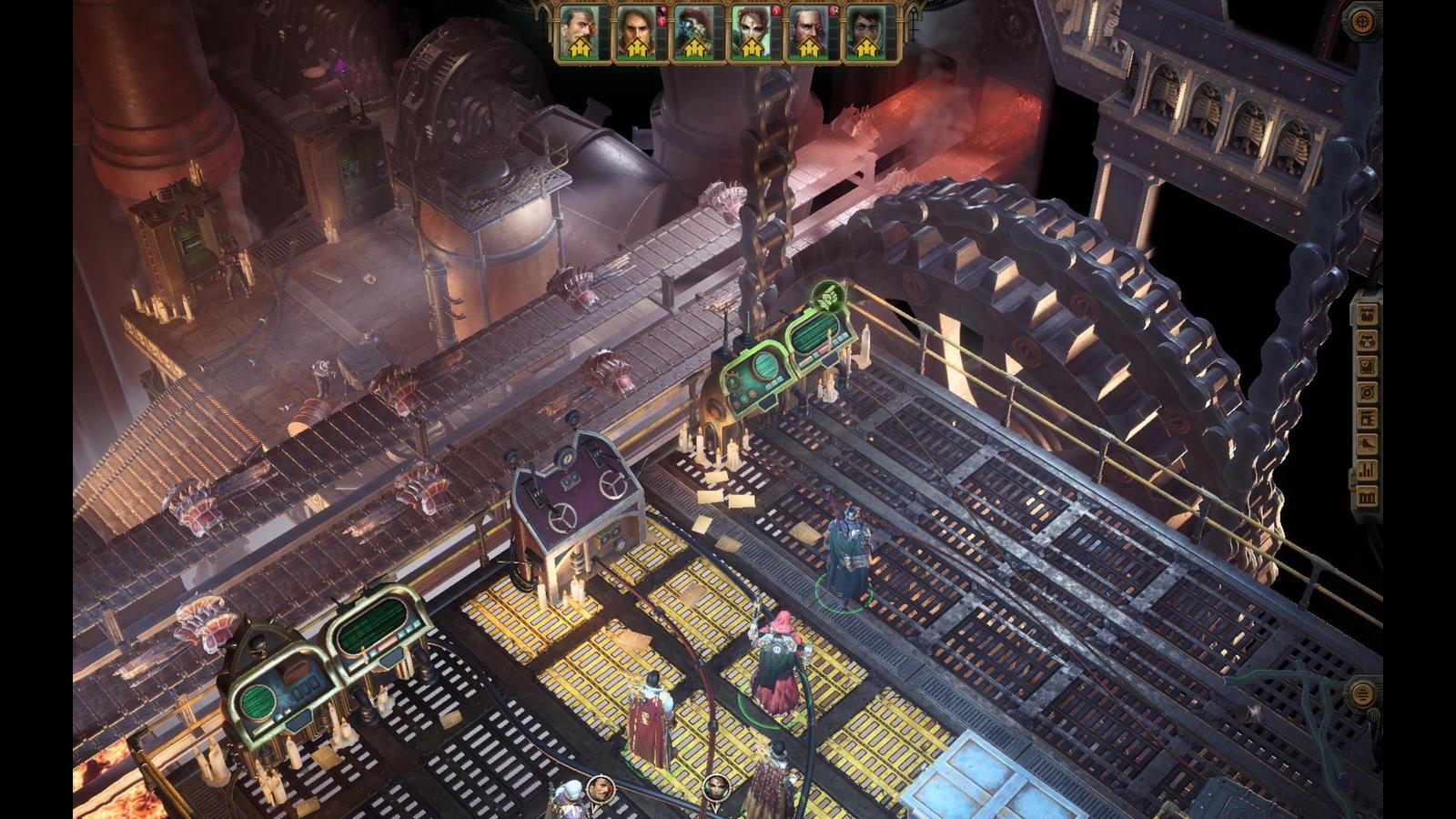Open the text-lines encyclopedia icon
Screen dimensions: 1456x819
click(1366, 419)
